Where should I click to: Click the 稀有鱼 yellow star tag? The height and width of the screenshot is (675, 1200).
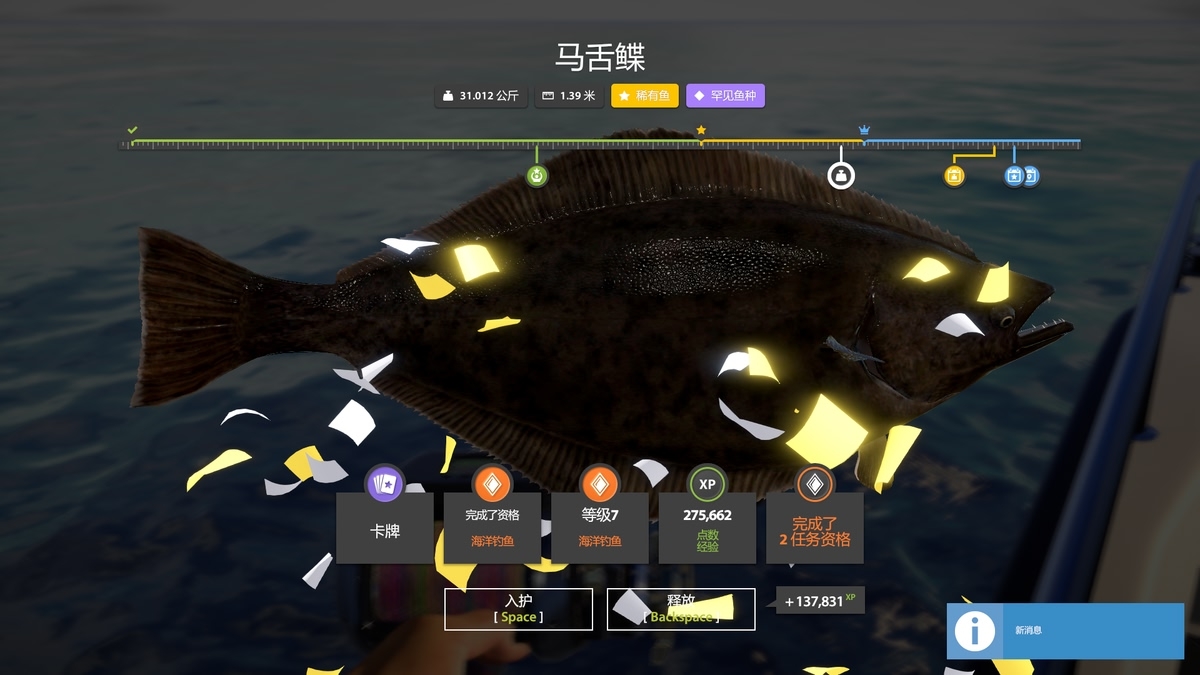pos(645,96)
